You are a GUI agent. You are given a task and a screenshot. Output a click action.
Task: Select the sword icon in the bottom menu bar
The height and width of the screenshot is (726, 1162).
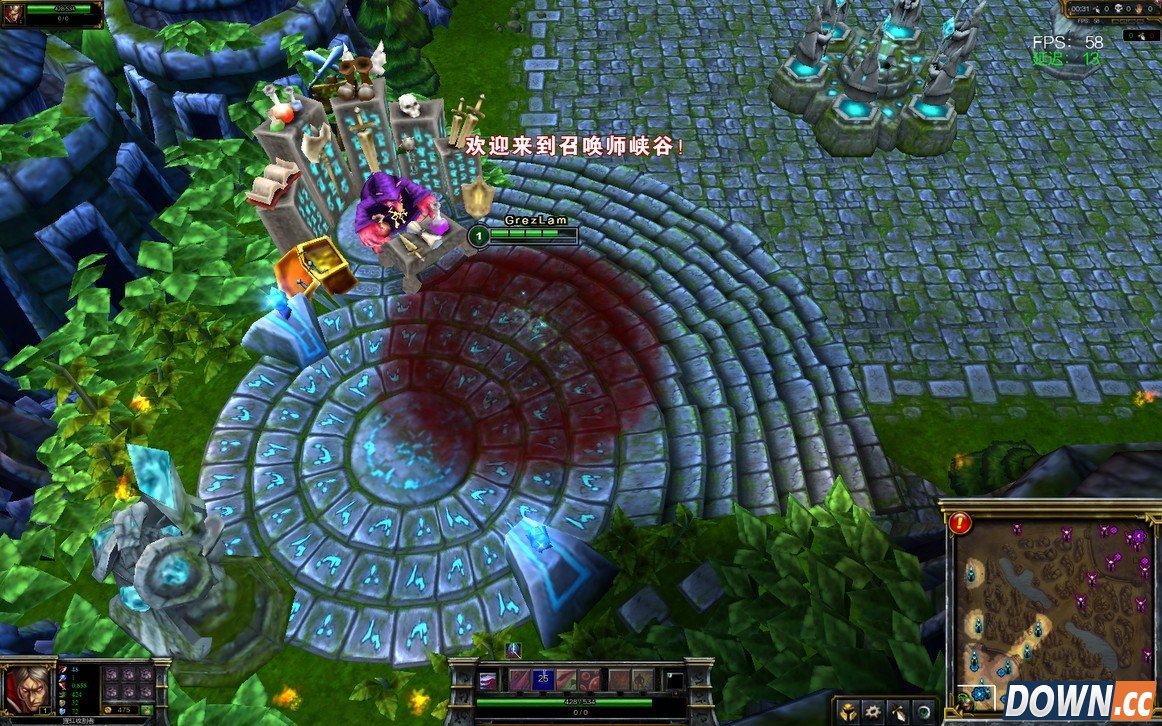pyautogui.click(x=900, y=712)
